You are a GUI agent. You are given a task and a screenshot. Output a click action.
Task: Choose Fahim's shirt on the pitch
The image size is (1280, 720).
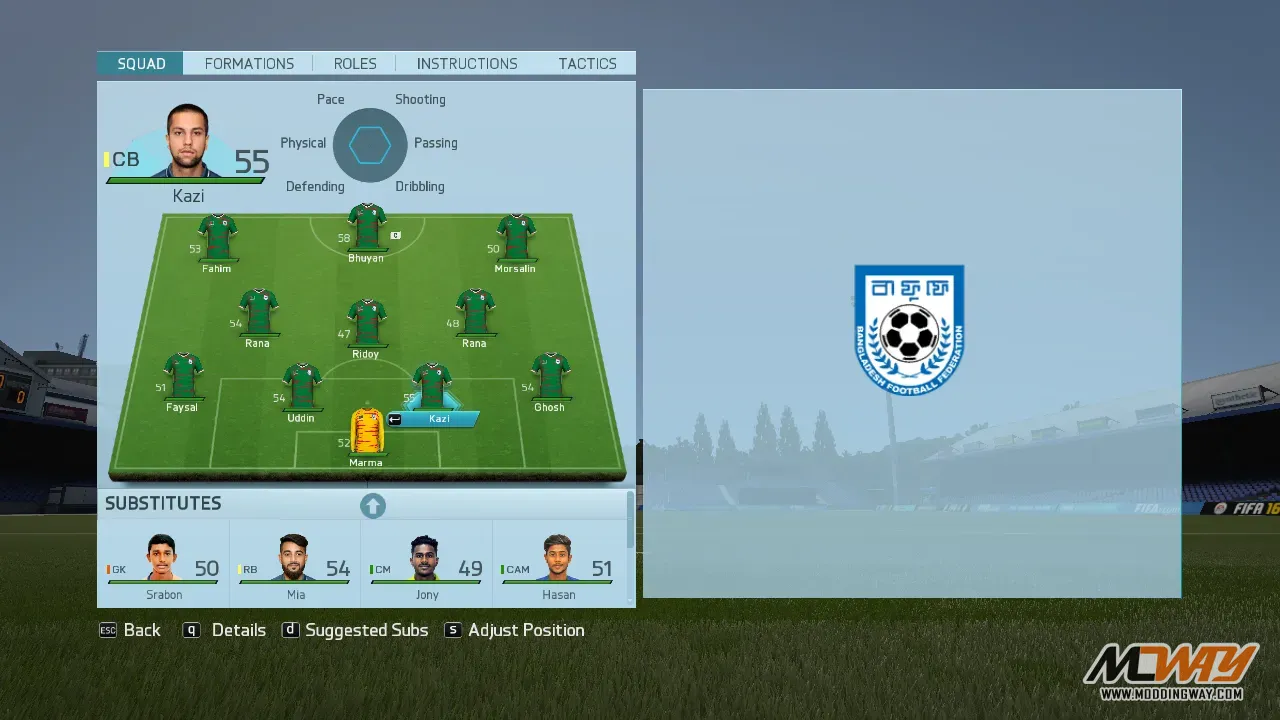pyautogui.click(x=217, y=238)
